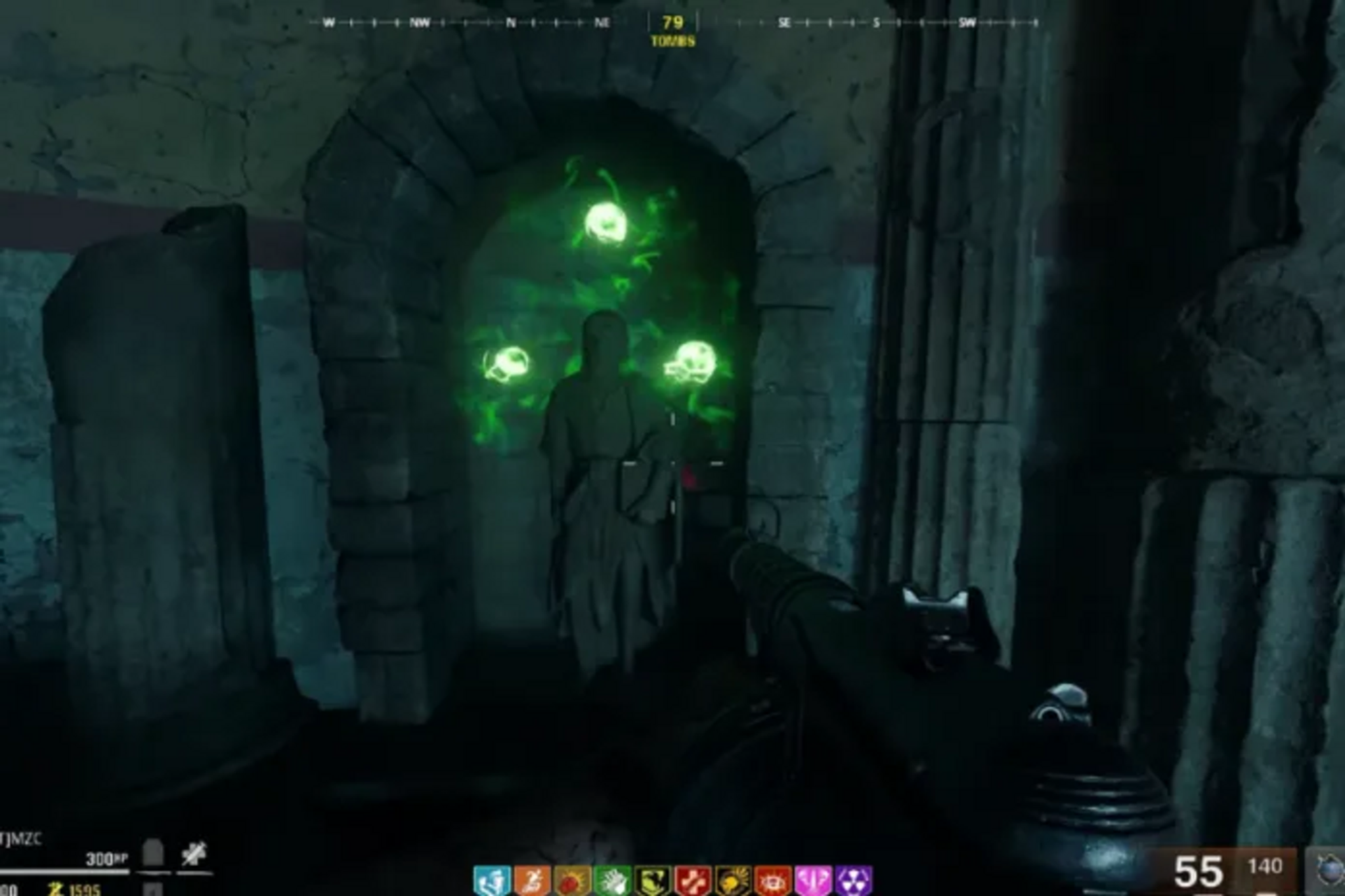Select the self-revive syringe icon
The width and height of the screenshot is (1345, 896).
[195, 852]
